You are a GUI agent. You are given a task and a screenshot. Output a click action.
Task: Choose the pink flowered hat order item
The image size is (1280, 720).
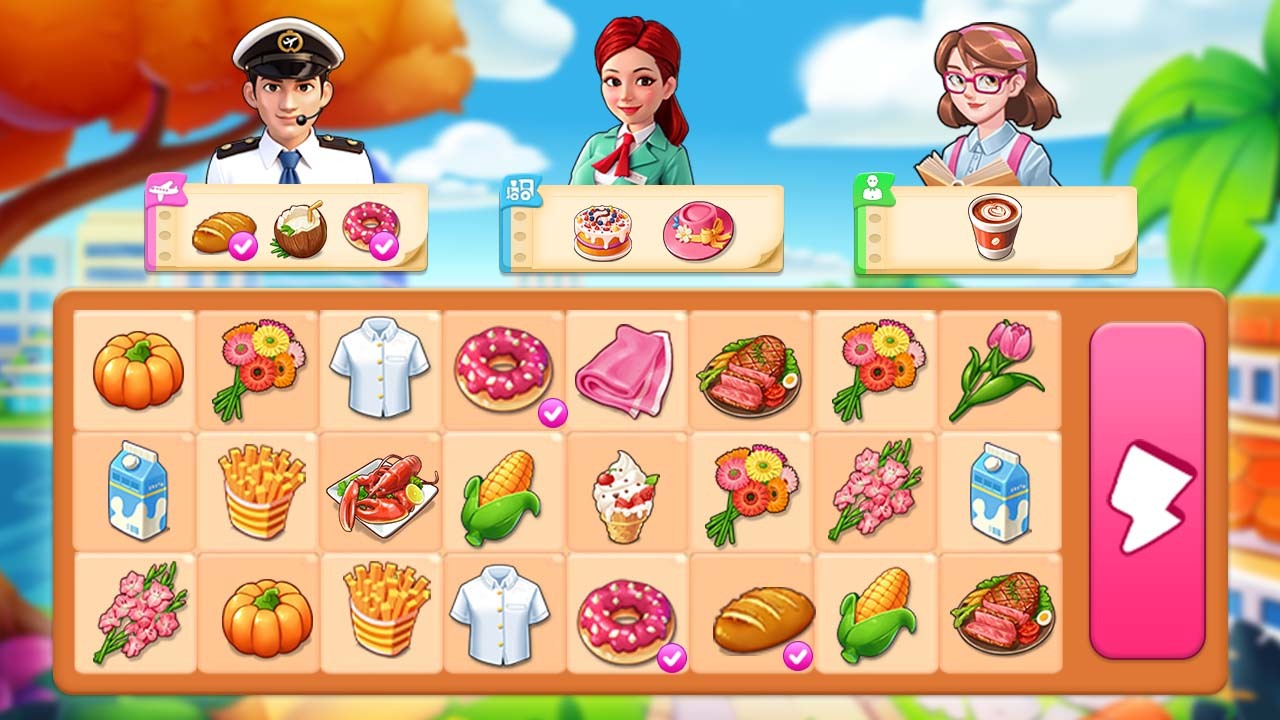698,231
